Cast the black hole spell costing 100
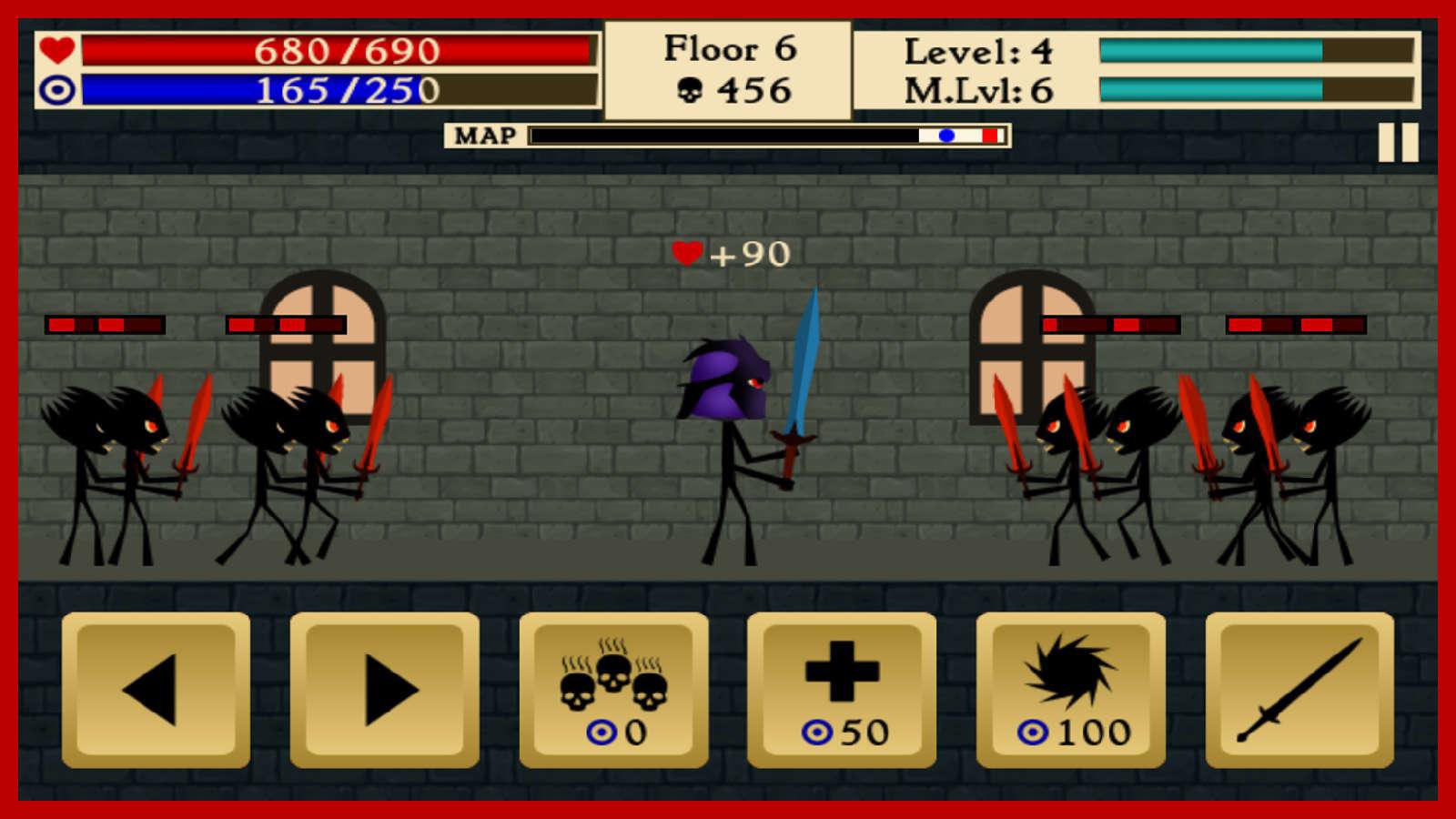 (1067, 689)
